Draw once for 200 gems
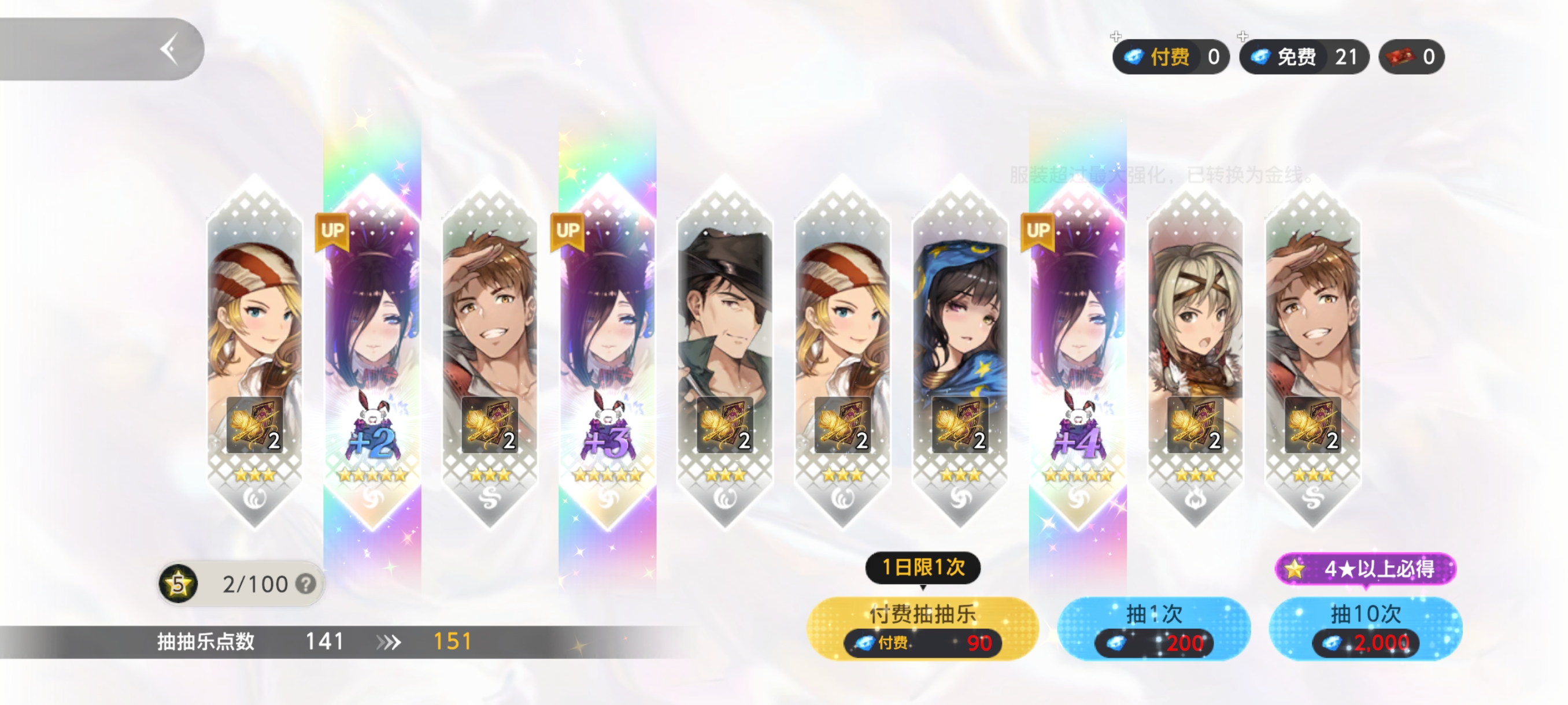 pos(1153,628)
